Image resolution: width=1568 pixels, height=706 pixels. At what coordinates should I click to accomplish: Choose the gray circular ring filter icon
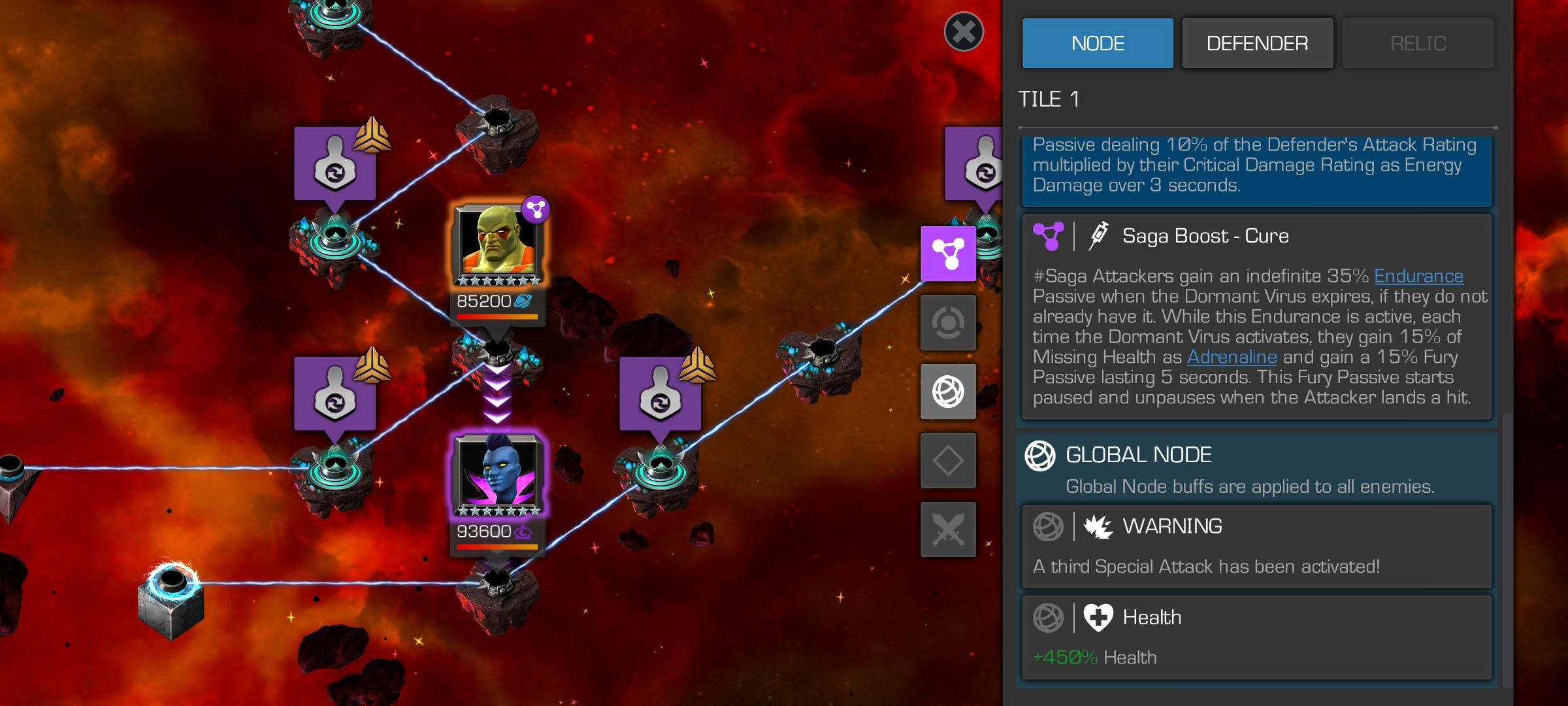coord(948,322)
